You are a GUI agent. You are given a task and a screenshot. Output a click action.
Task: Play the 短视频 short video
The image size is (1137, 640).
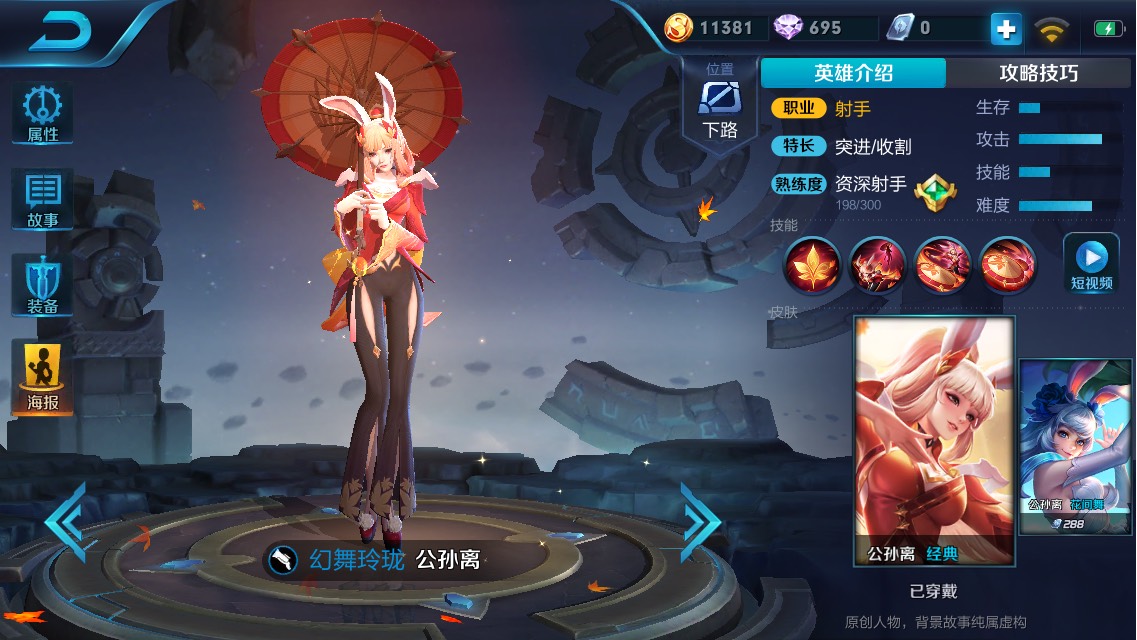[1091, 263]
